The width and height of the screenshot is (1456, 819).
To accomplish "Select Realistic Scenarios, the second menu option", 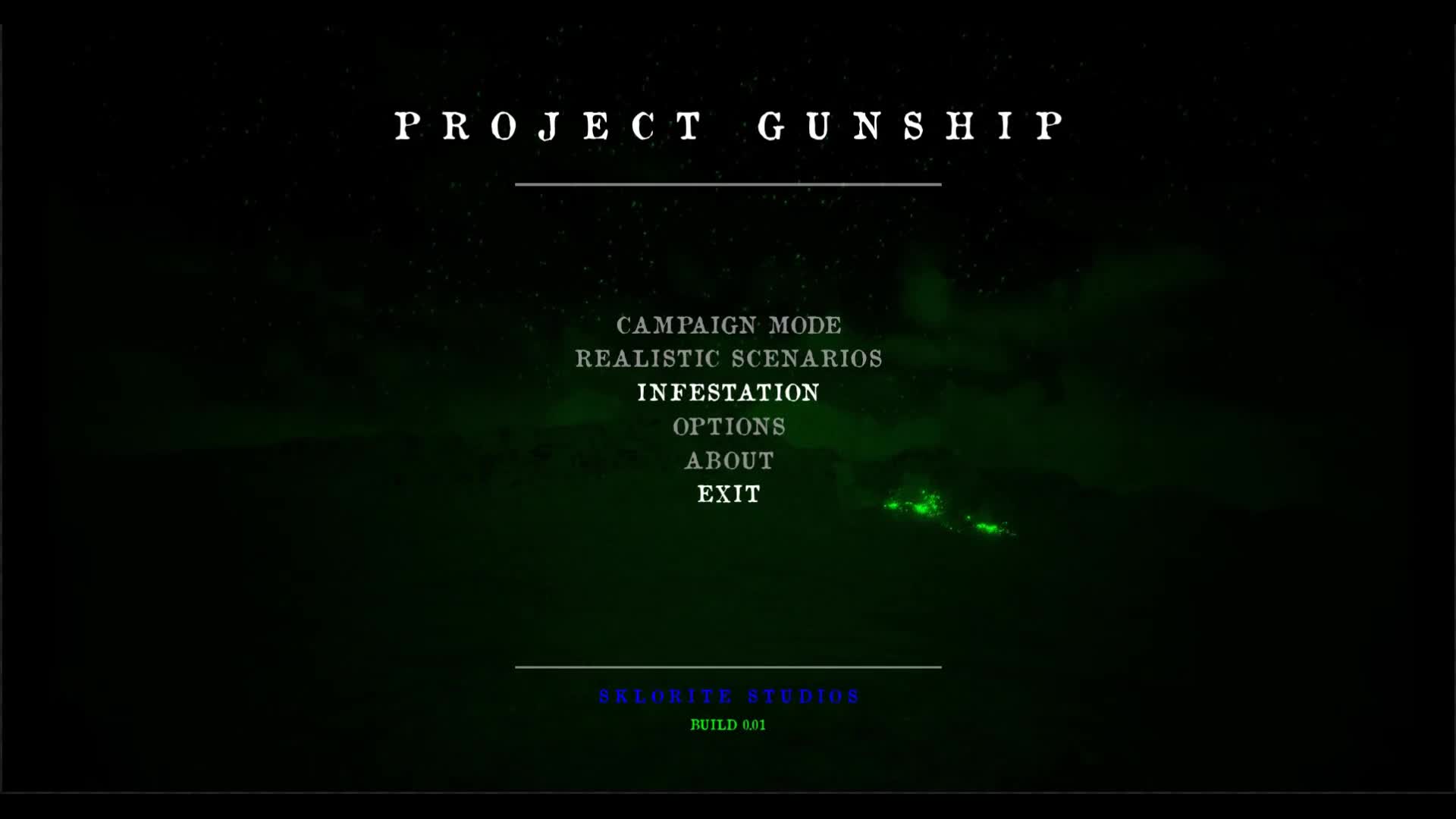I will 728,359.
